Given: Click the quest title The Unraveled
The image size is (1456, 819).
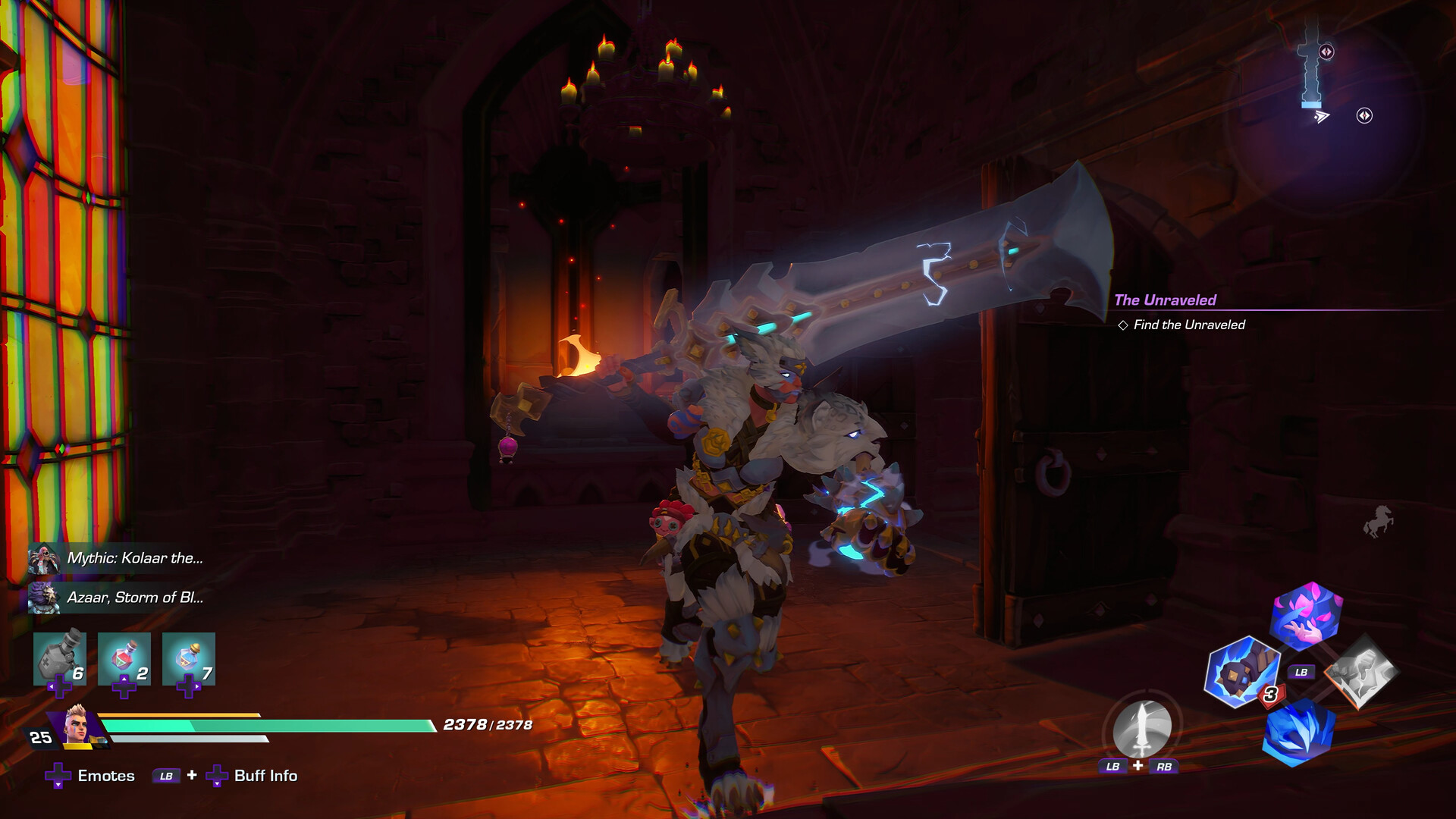Looking at the screenshot, I should (1166, 301).
